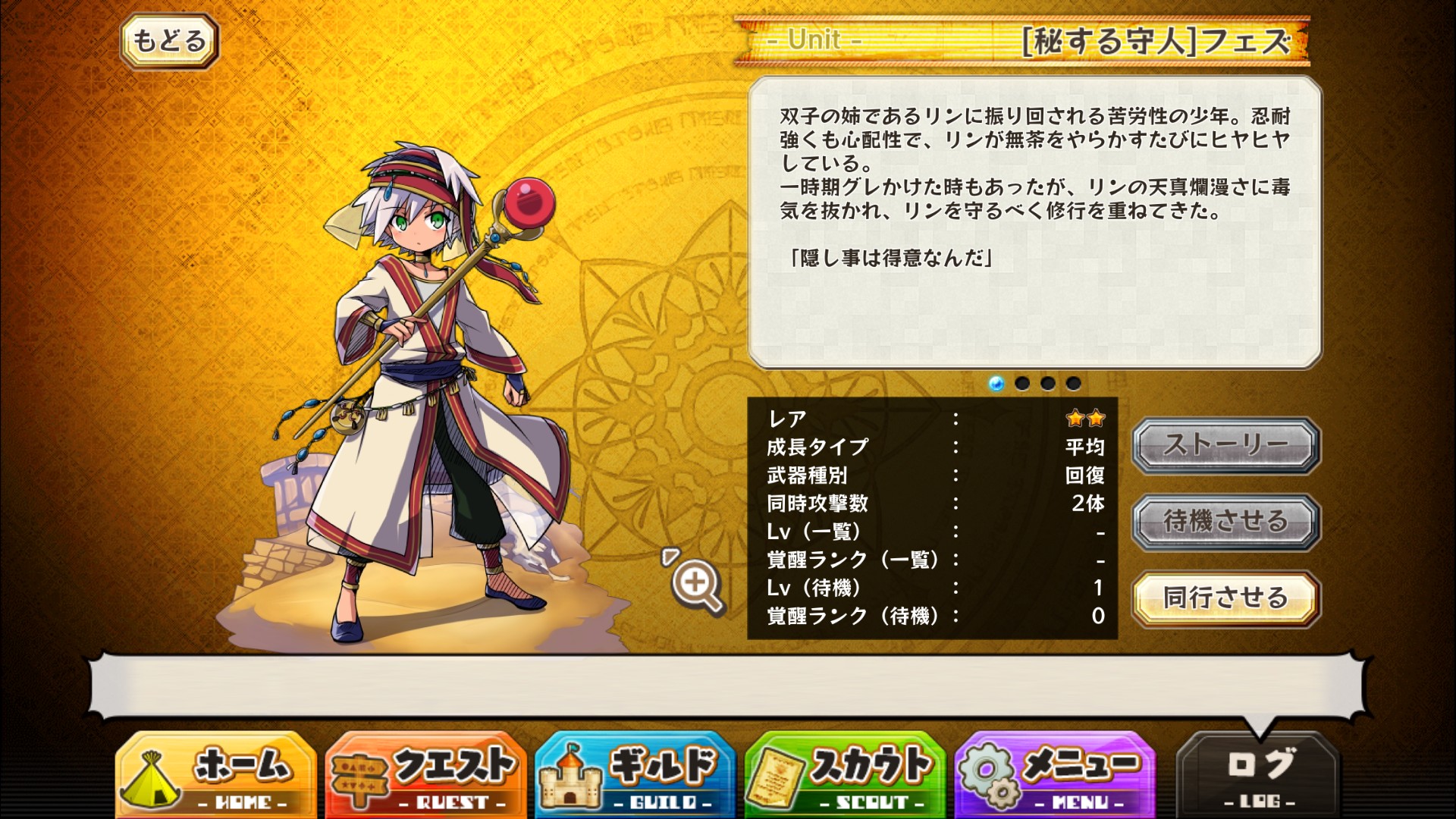Open the ストーリー story button

(x=1225, y=445)
